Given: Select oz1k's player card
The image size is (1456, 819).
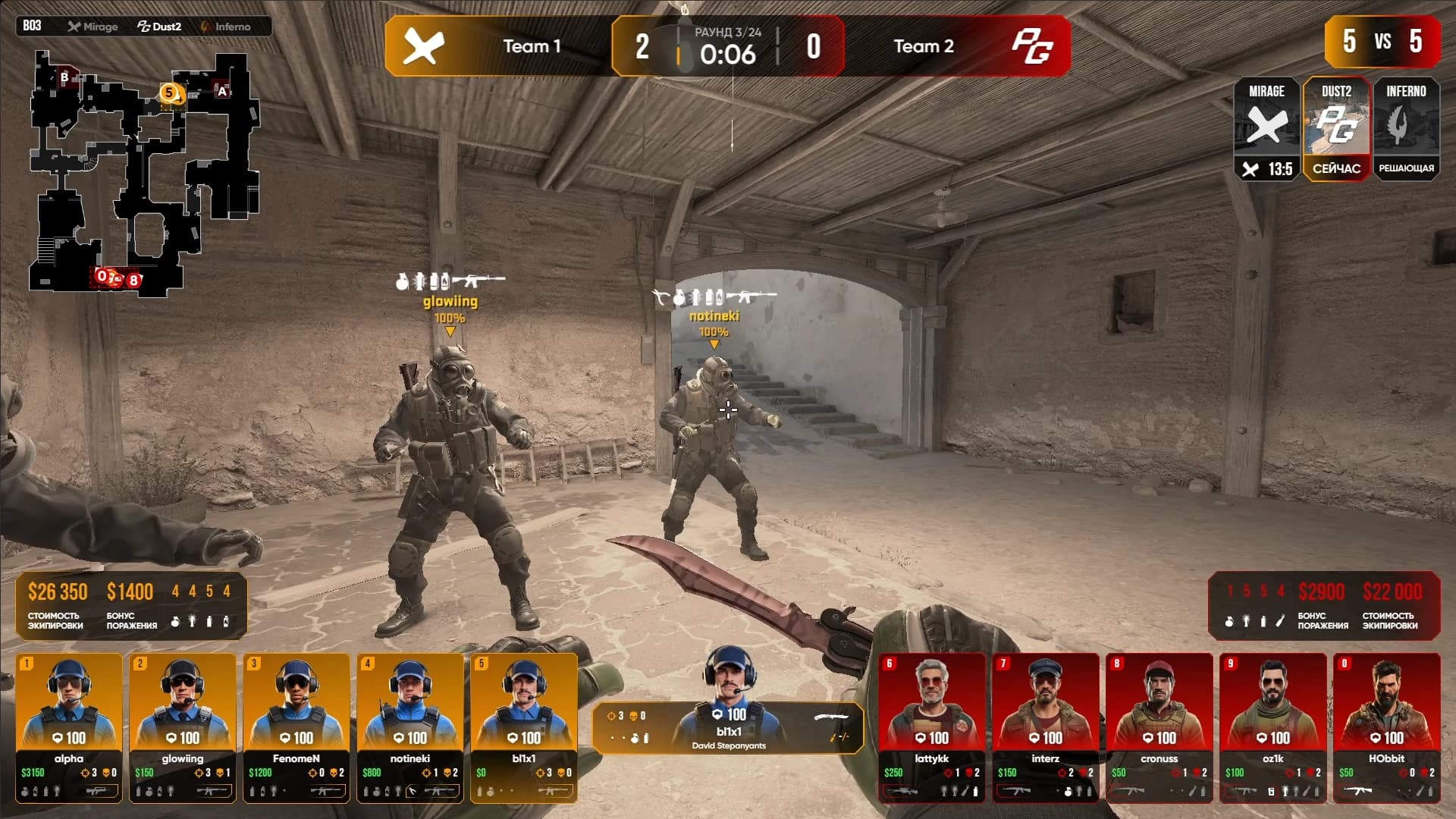Looking at the screenshot, I should click(x=1273, y=726).
